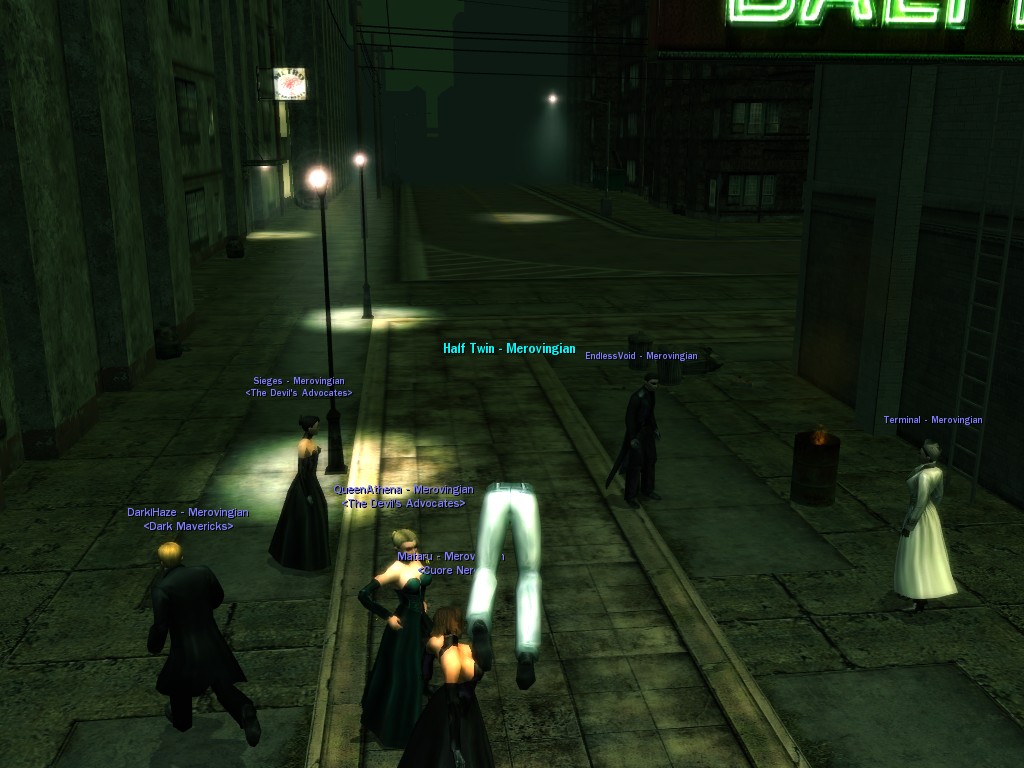Target QueenAthena by her nameplate

click(403, 490)
